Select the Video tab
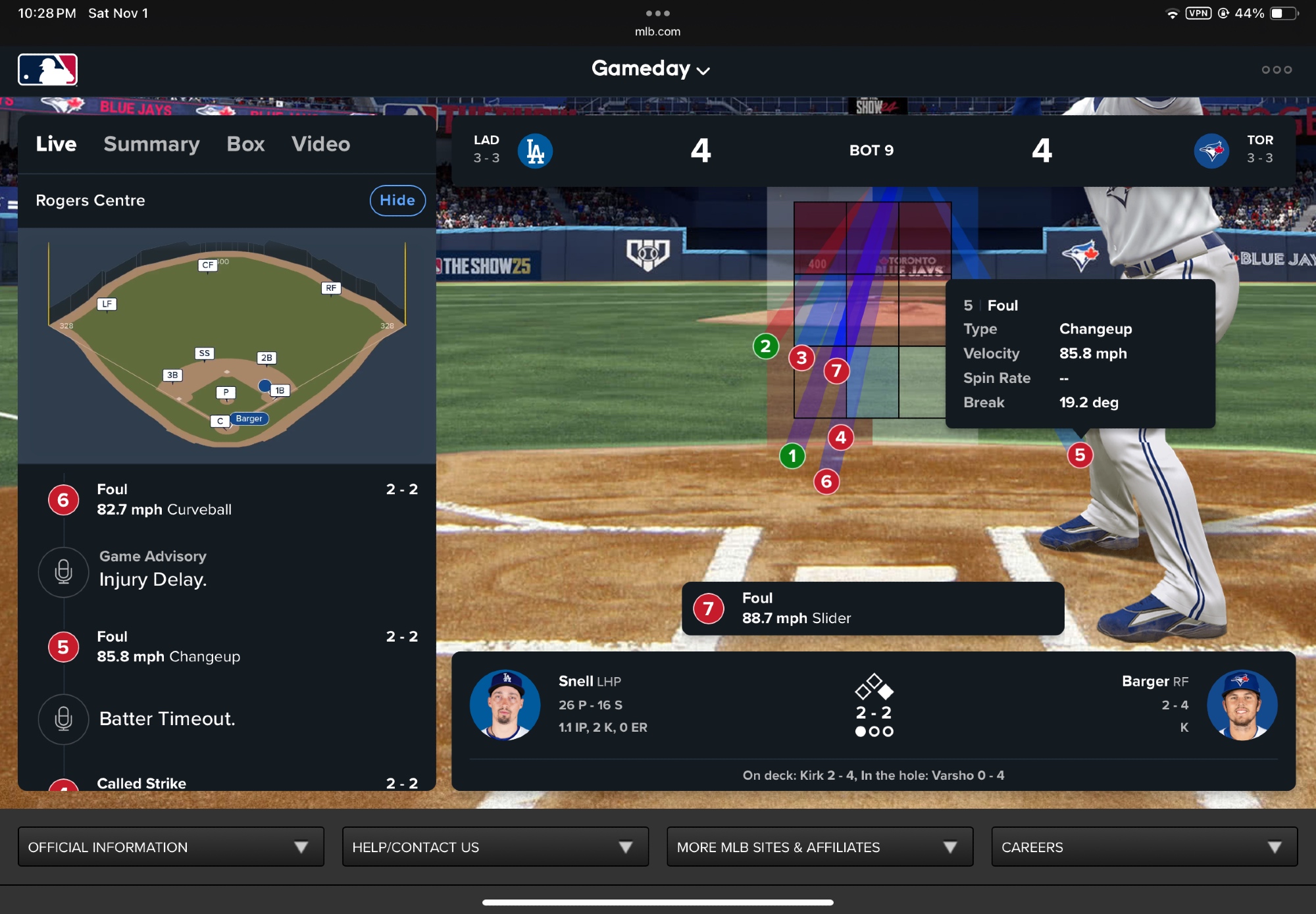The height and width of the screenshot is (914, 1316). click(x=320, y=144)
